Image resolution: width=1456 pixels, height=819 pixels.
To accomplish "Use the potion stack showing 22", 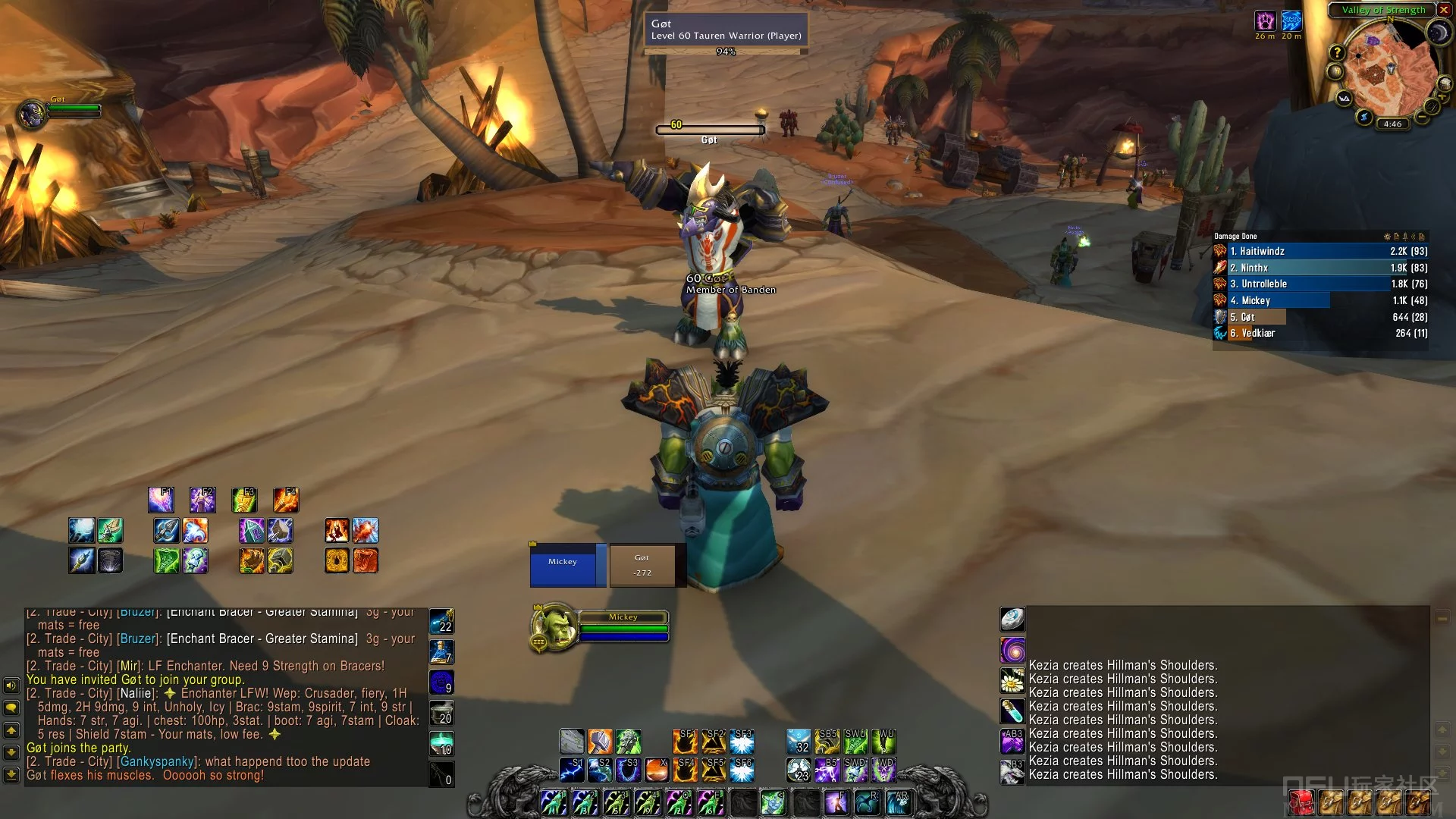I will 441,621.
